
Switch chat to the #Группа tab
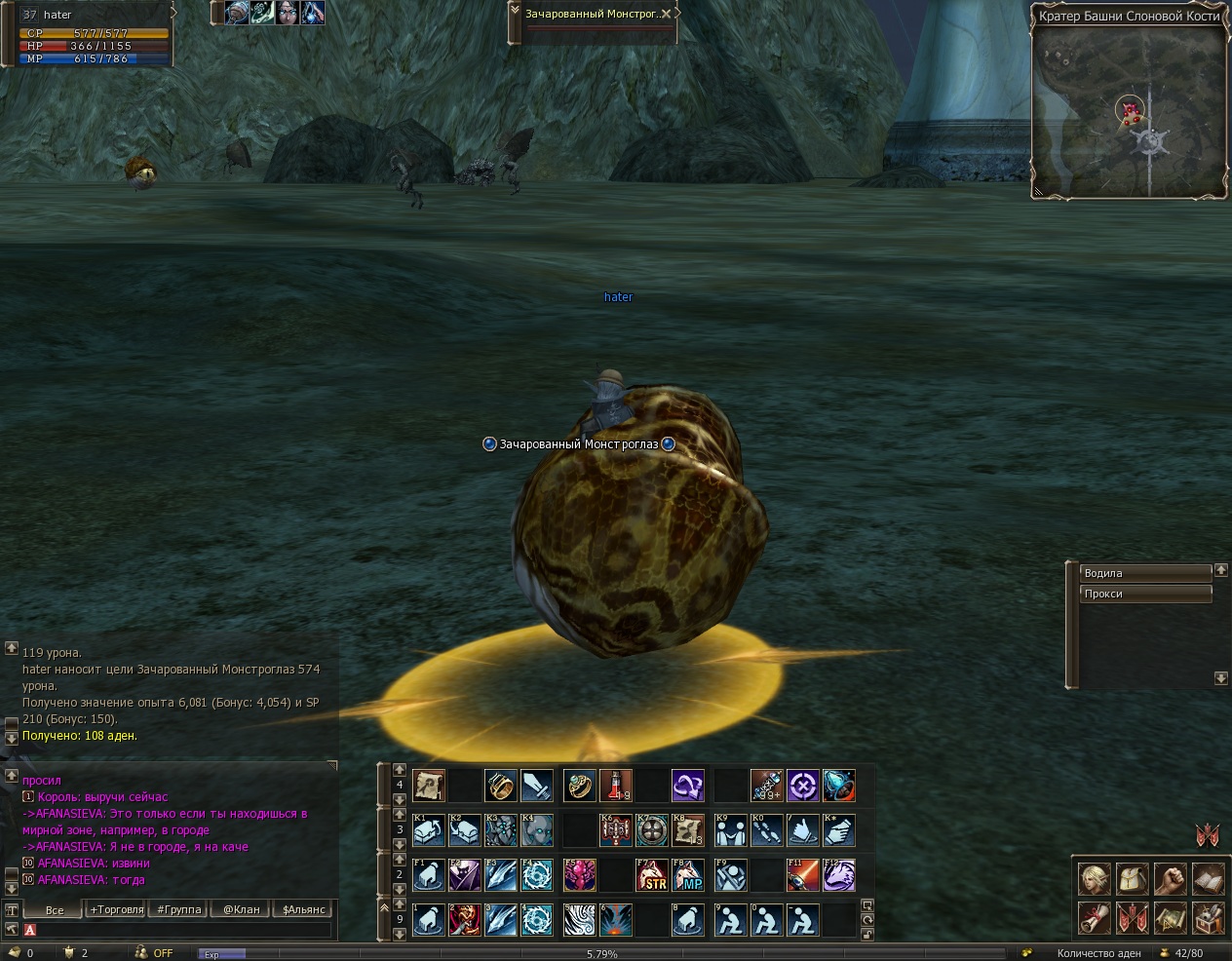click(178, 909)
